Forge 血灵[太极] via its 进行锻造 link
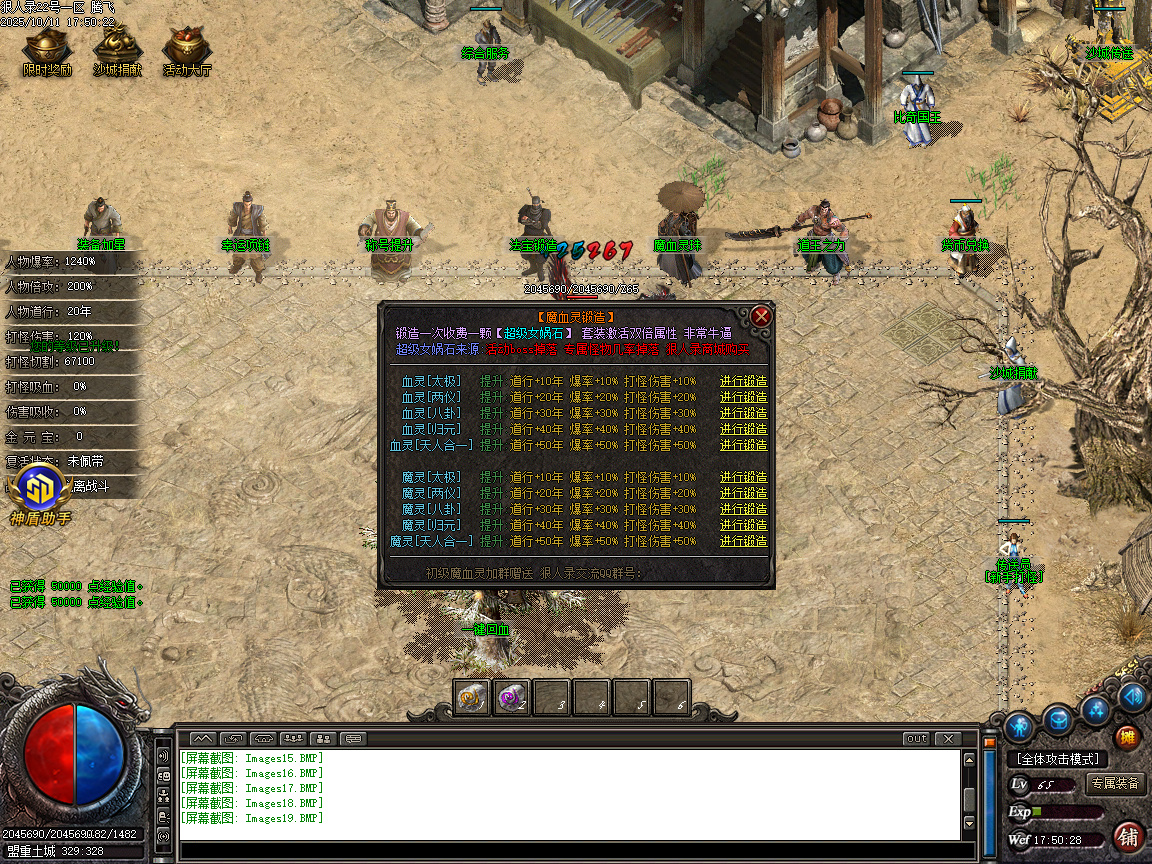This screenshot has height=864, width=1152. pyautogui.click(x=743, y=381)
